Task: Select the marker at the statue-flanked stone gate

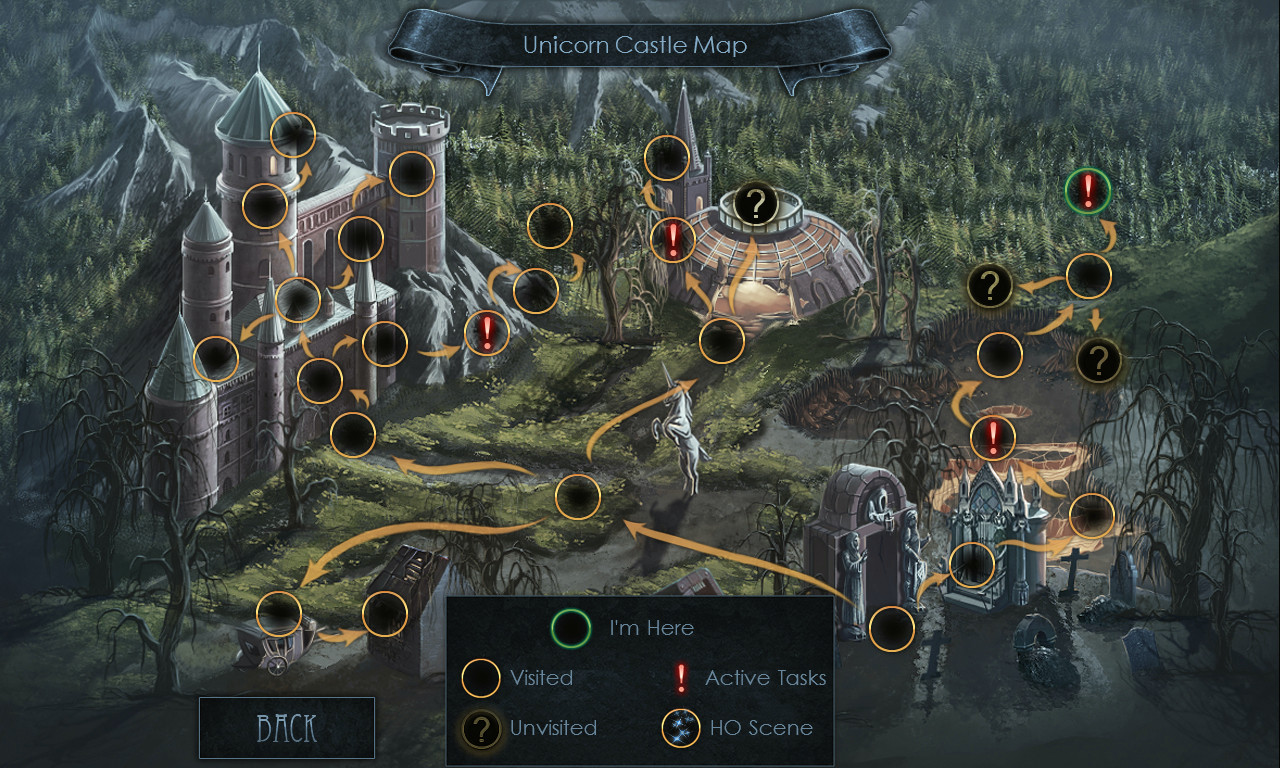Action: (892, 629)
